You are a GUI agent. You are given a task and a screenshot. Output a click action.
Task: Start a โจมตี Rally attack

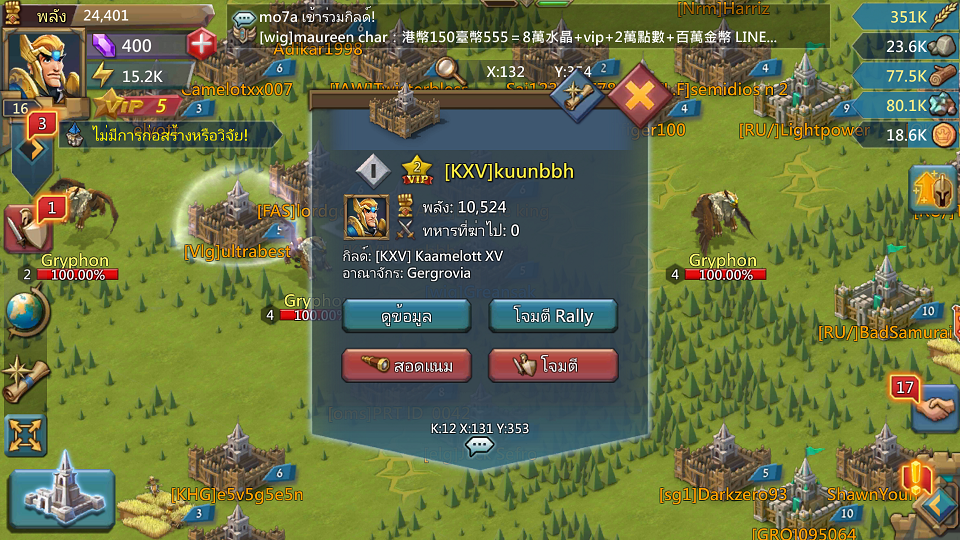[553, 316]
